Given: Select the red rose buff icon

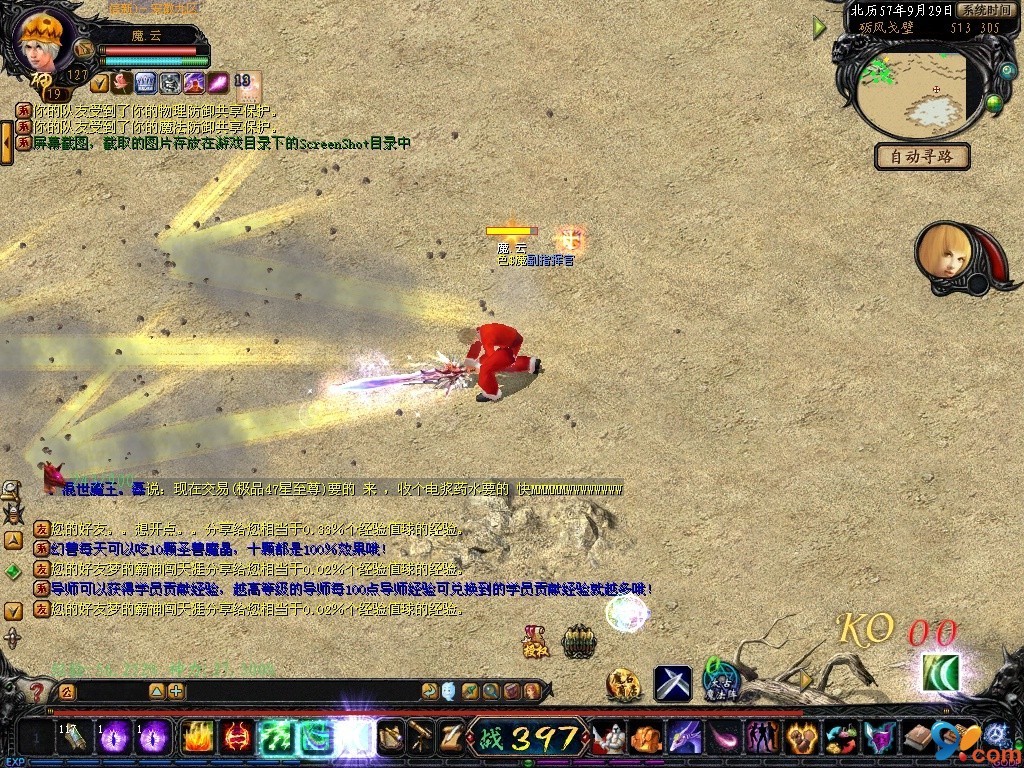Looking at the screenshot, I should [x=122, y=83].
